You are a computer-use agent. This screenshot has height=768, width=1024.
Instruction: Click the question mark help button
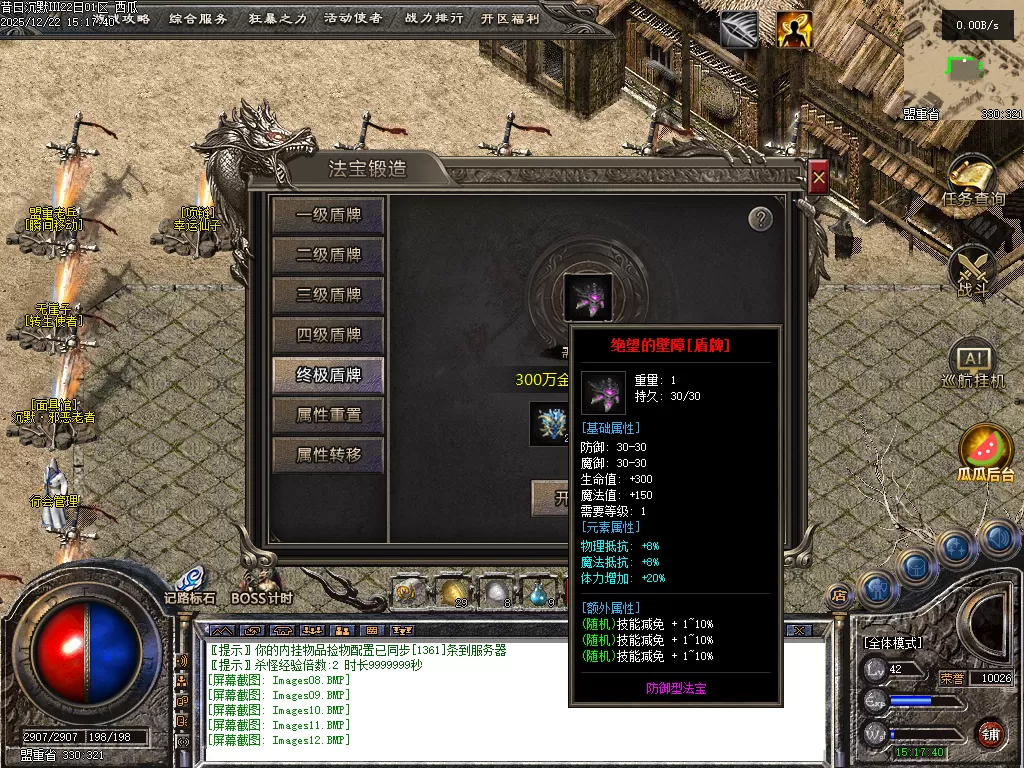click(x=760, y=219)
